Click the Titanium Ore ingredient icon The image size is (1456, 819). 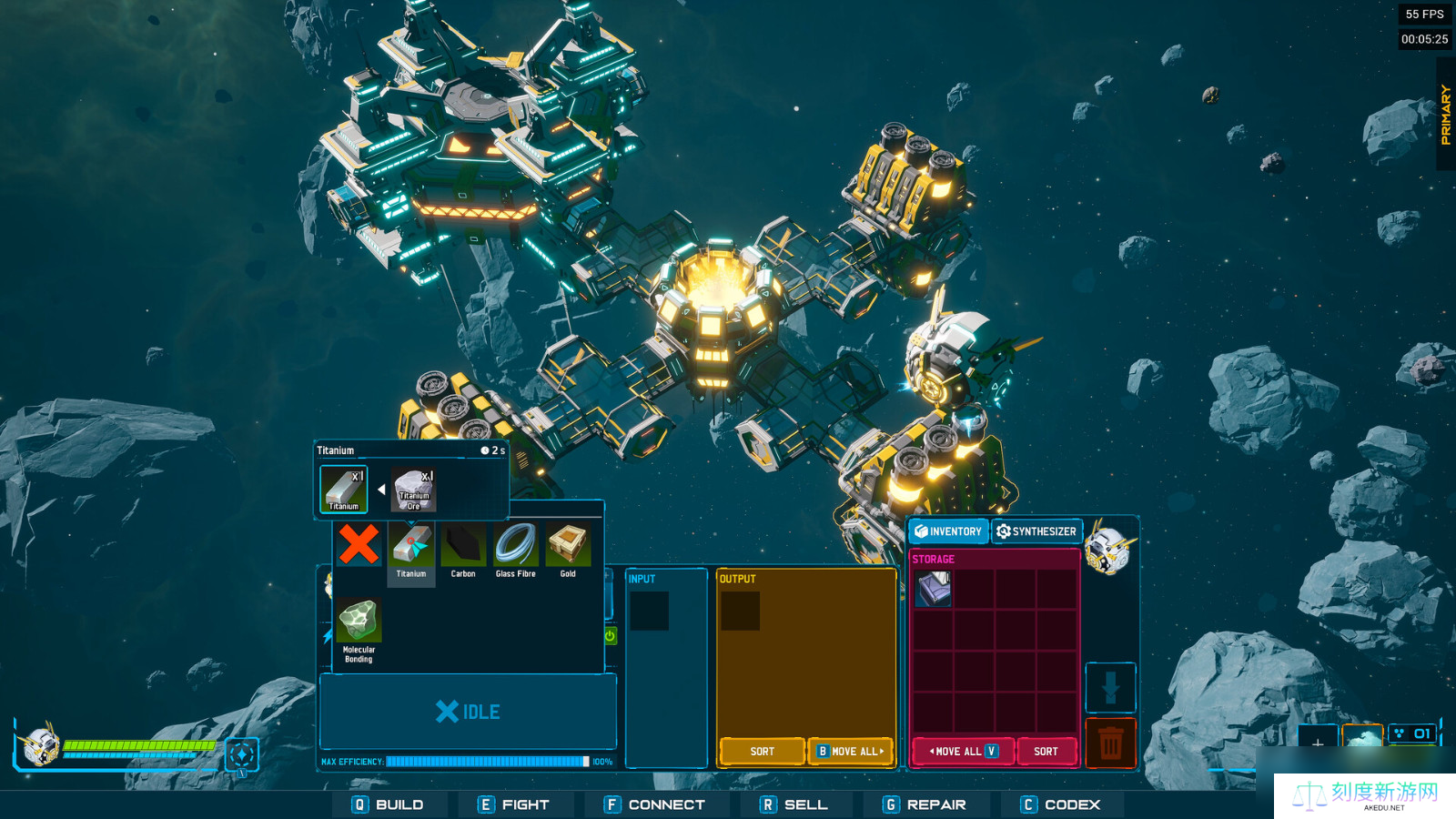412,487
